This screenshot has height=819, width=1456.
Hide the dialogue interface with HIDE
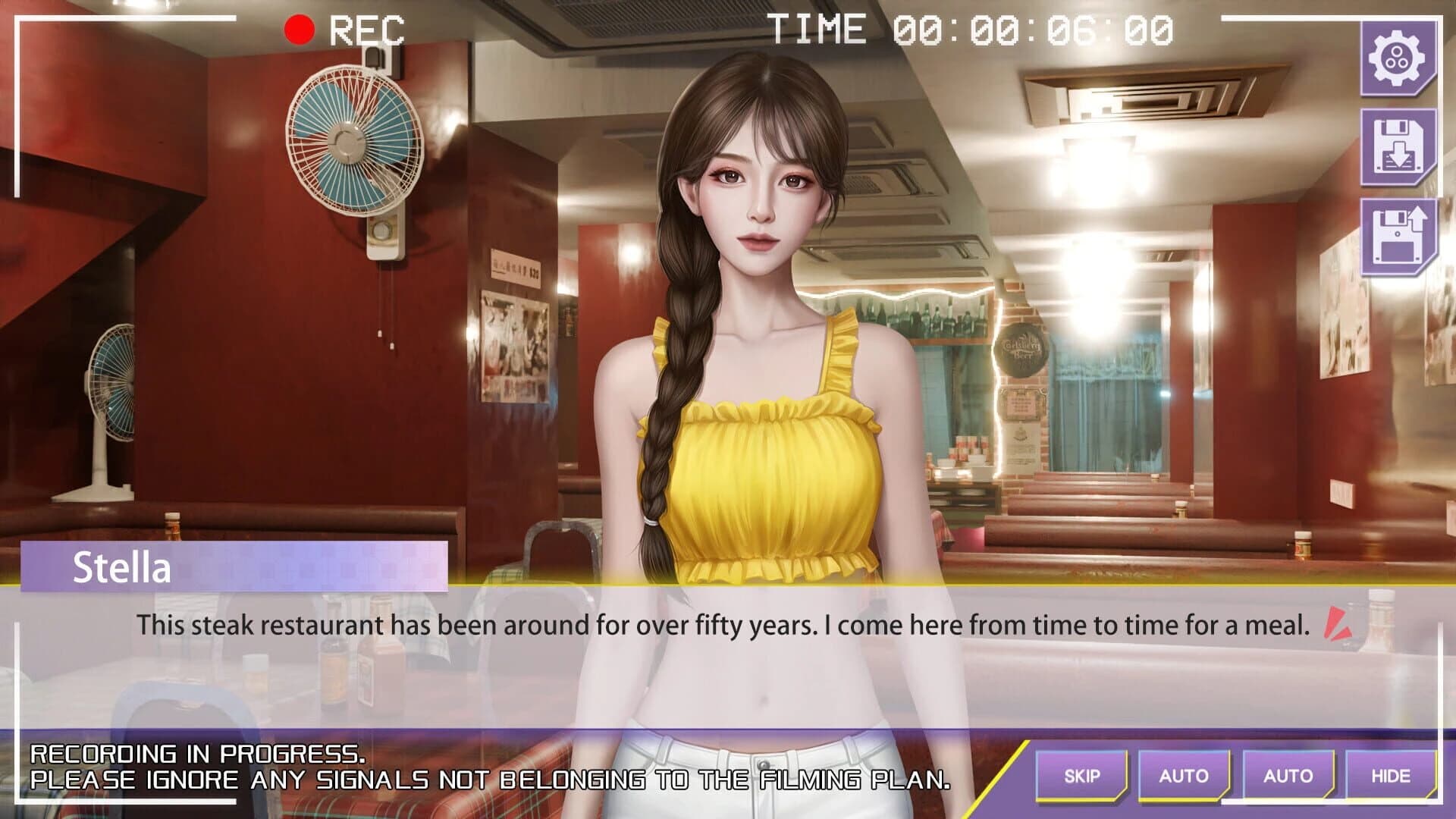[x=1393, y=776]
